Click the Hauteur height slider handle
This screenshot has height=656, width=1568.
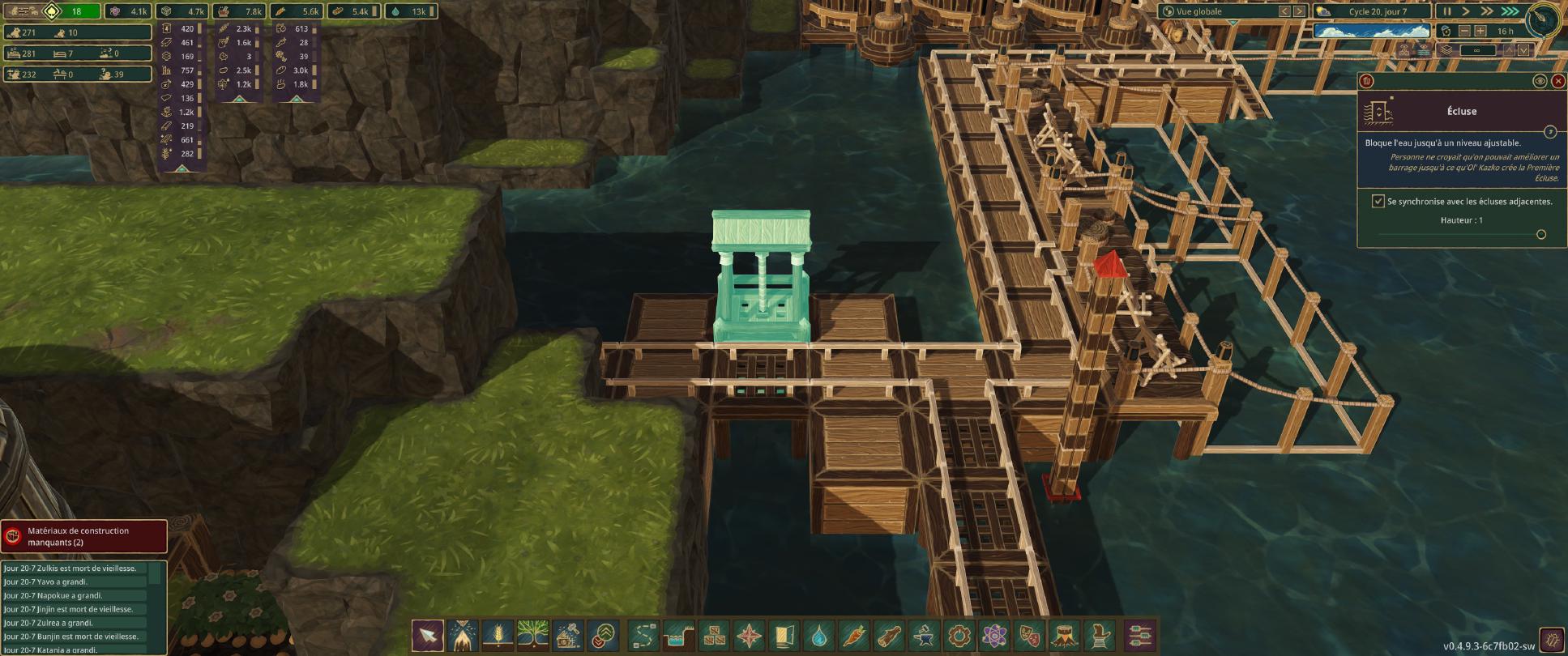coord(1541,235)
